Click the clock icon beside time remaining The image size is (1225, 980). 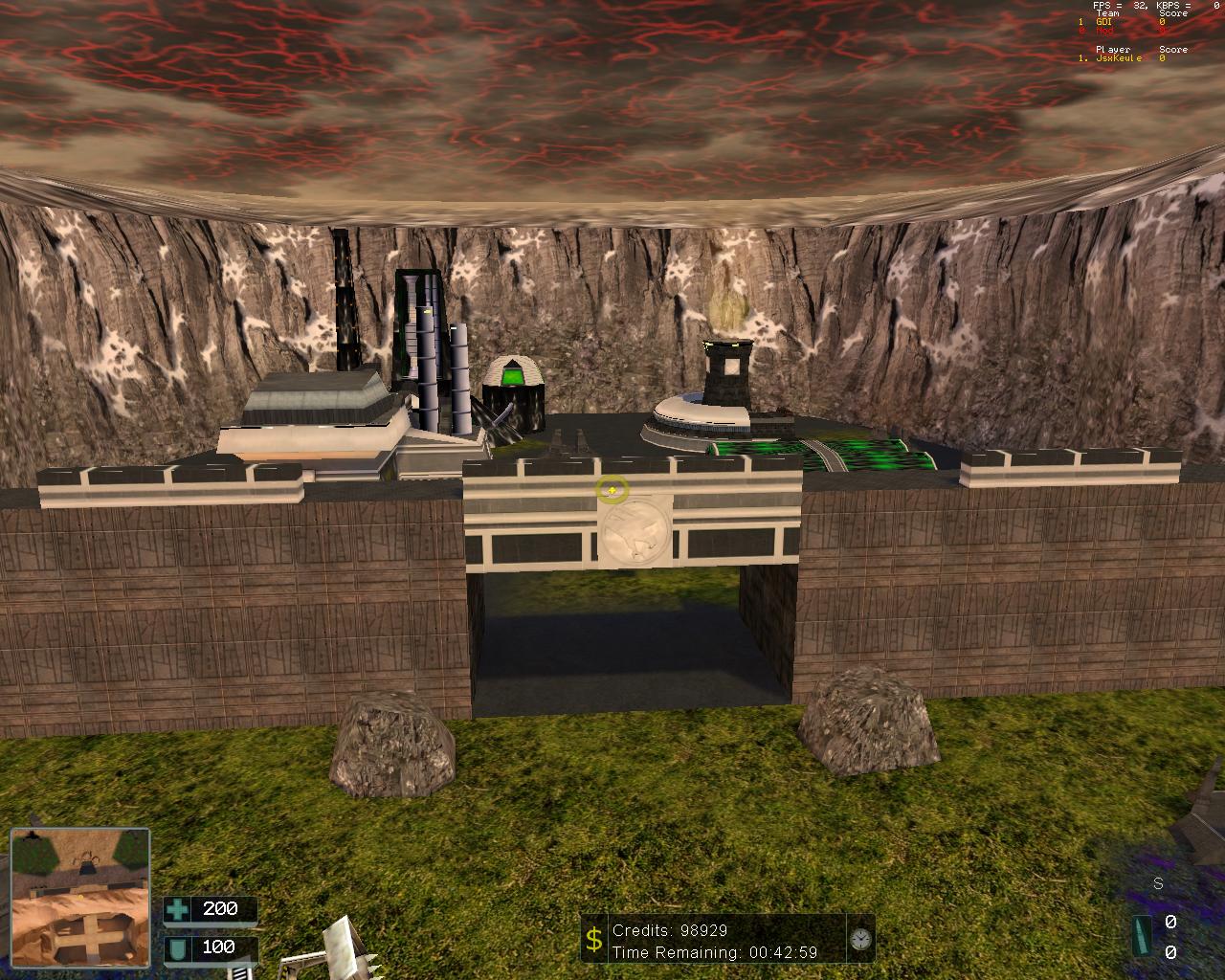[860, 939]
